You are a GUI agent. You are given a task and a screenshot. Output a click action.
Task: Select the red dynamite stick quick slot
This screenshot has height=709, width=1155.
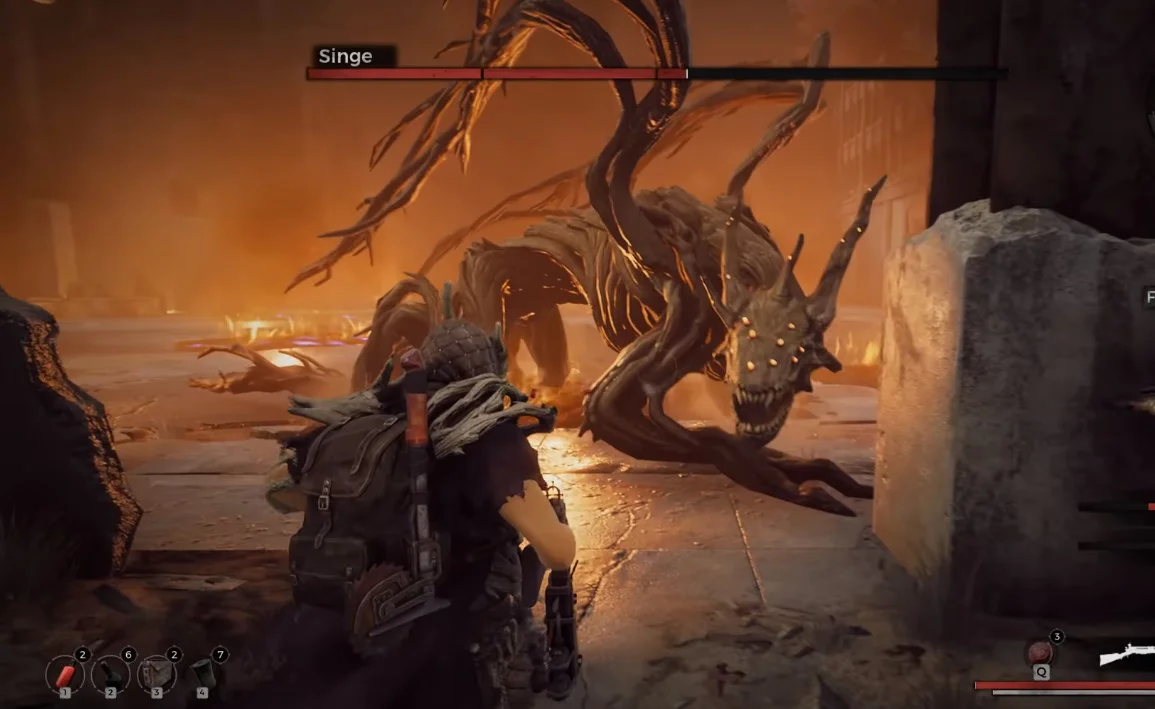coord(65,674)
